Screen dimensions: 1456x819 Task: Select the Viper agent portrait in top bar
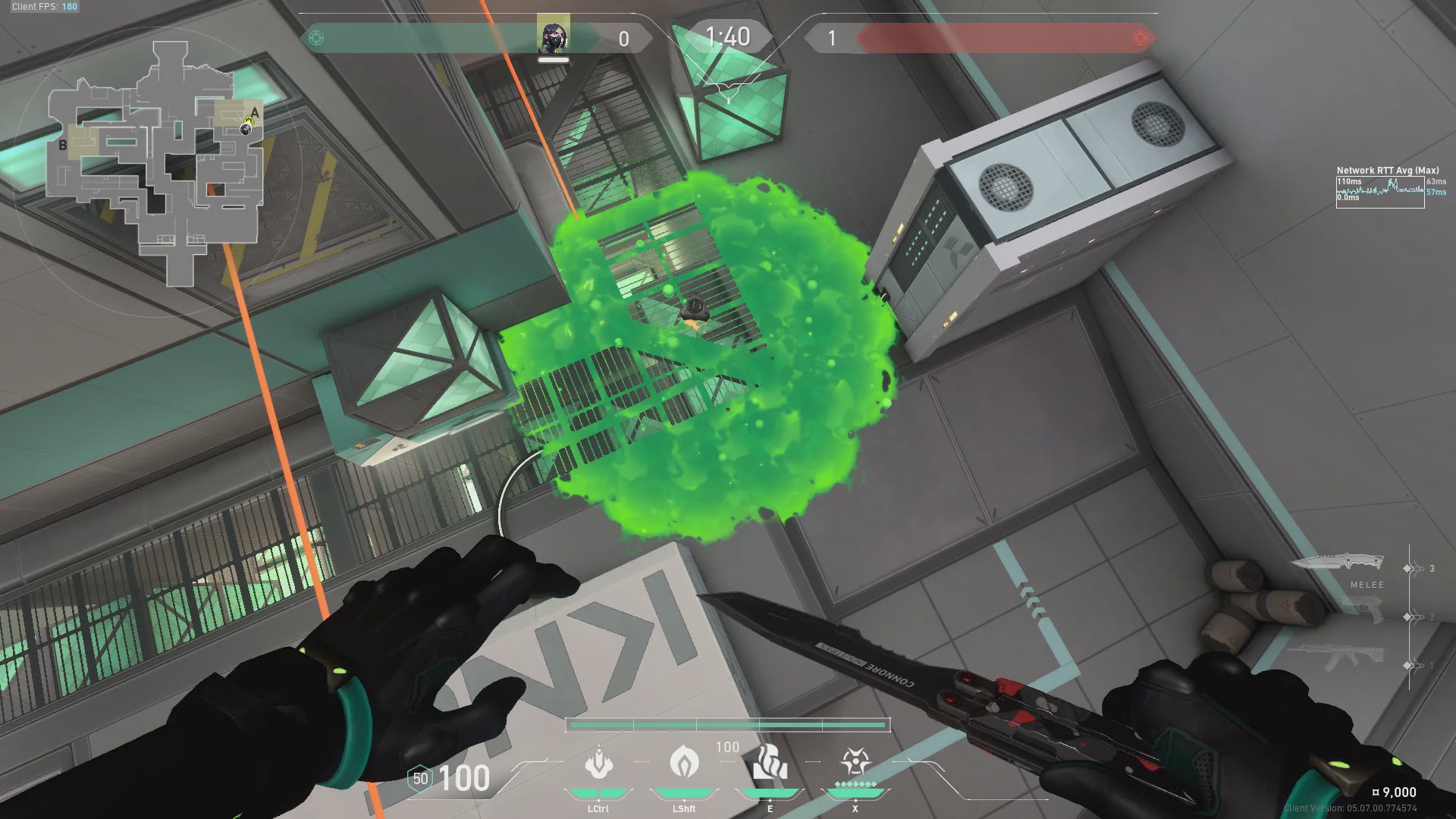point(553,36)
